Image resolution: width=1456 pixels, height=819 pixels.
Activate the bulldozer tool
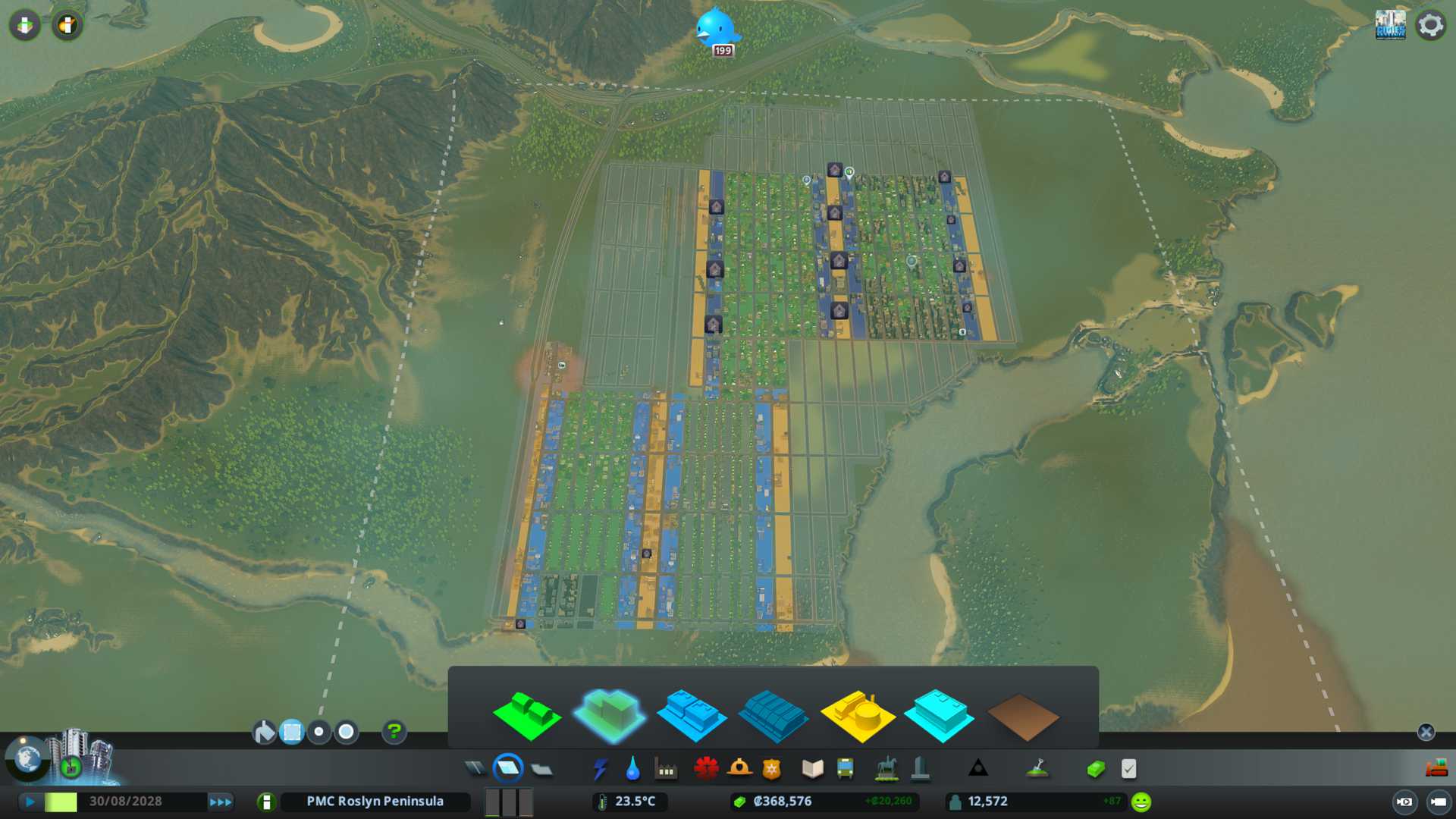pyautogui.click(x=1436, y=768)
